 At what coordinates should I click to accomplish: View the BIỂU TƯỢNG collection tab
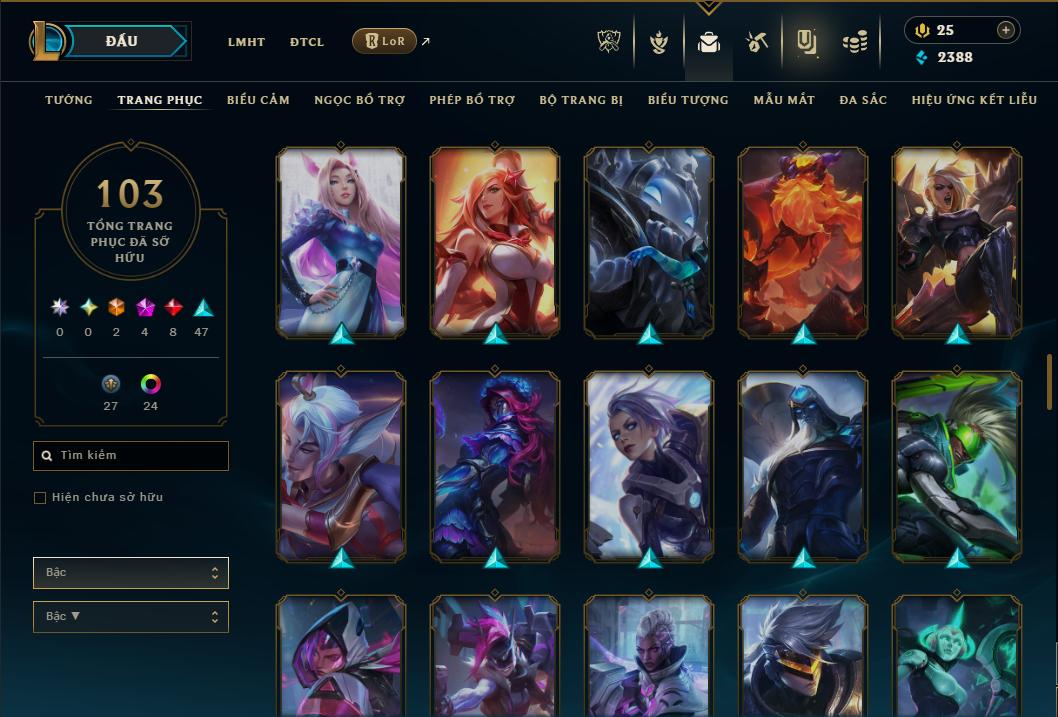[x=688, y=100]
